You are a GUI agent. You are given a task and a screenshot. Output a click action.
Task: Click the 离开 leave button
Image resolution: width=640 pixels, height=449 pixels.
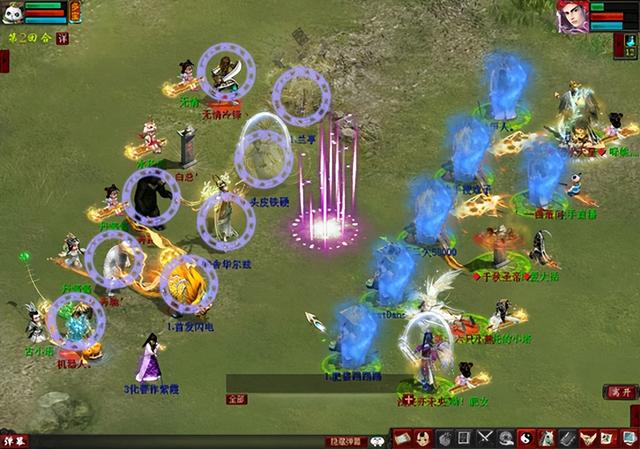coord(620,393)
